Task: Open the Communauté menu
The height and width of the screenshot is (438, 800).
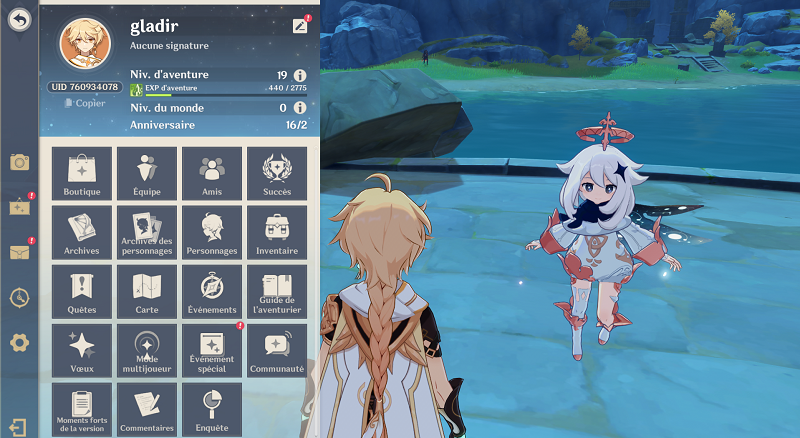Action: (x=276, y=351)
